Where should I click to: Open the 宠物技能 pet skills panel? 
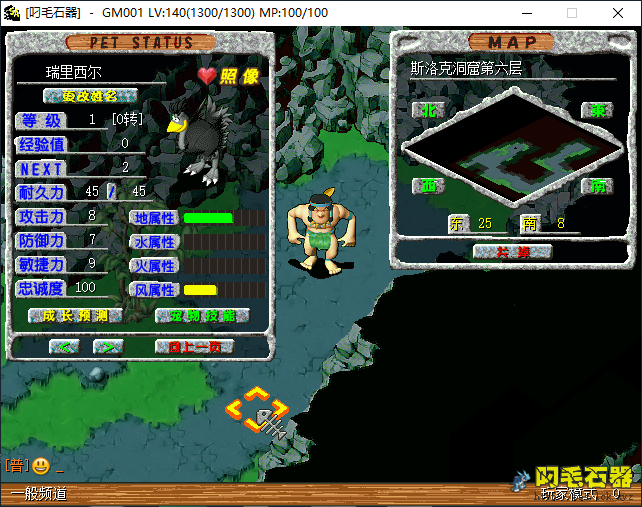pyautogui.click(x=203, y=315)
